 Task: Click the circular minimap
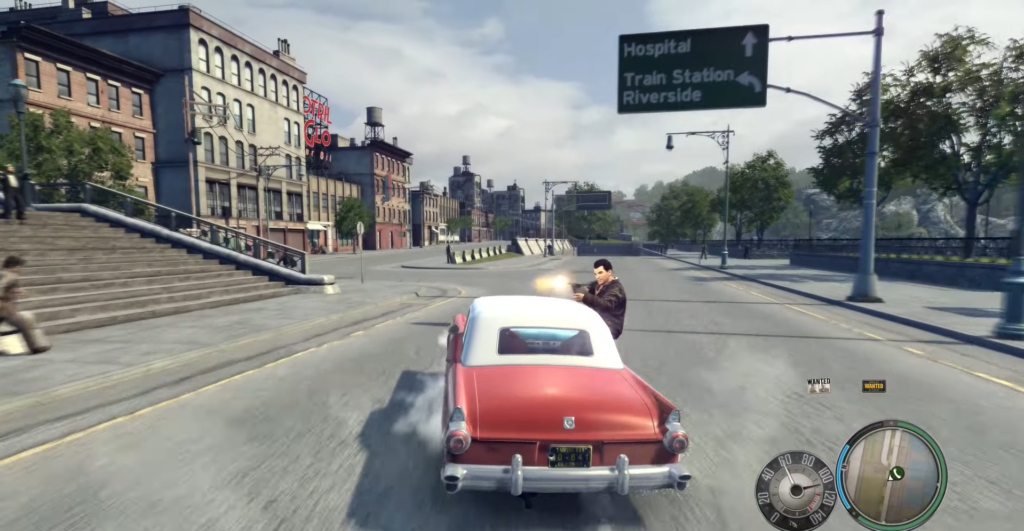pyautogui.click(x=891, y=474)
